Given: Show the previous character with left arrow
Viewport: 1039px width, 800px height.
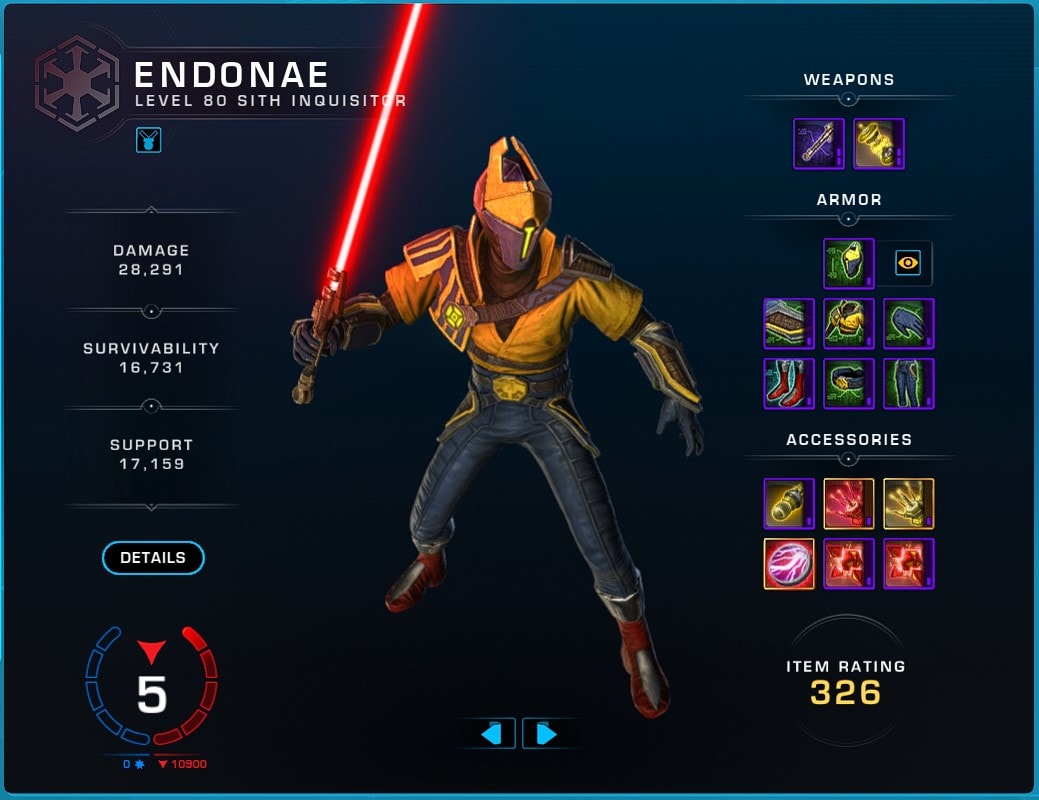Looking at the screenshot, I should tap(490, 733).
